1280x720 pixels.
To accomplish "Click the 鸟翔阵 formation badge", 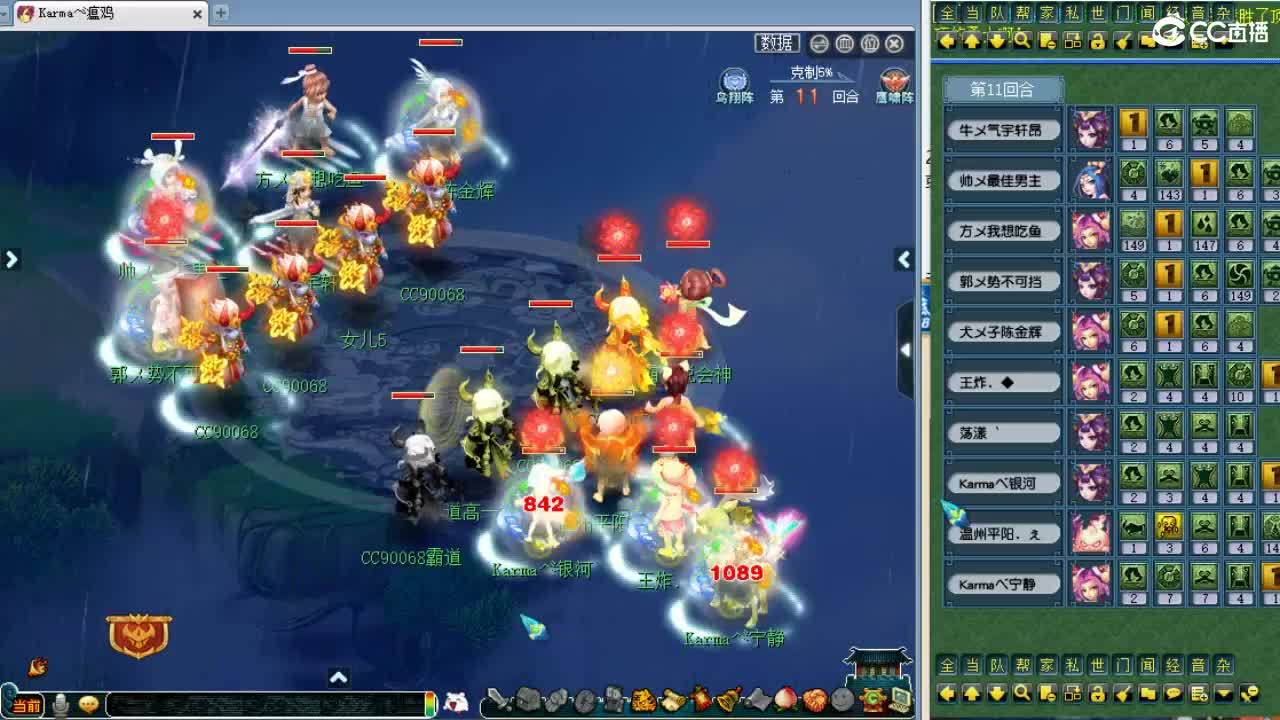I will tap(734, 80).
